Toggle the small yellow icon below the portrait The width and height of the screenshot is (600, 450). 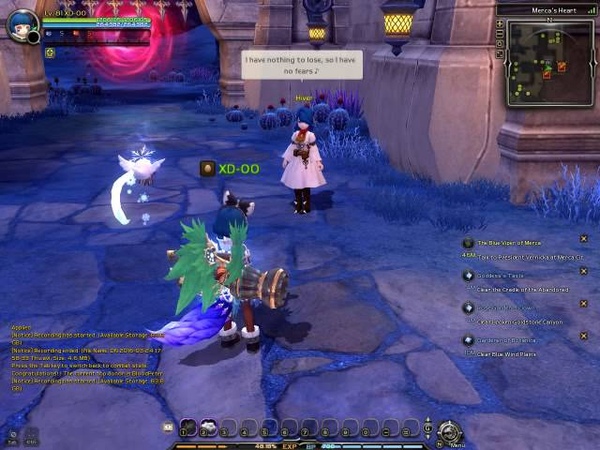[x=49, y=52]
